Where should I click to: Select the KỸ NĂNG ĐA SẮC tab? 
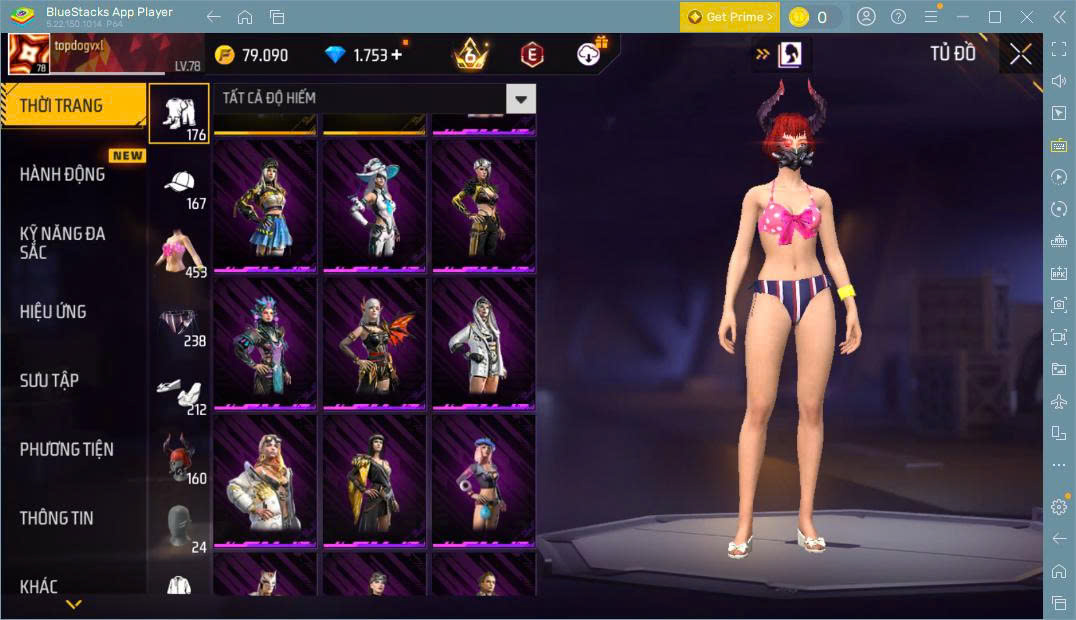tap(62, 242)
